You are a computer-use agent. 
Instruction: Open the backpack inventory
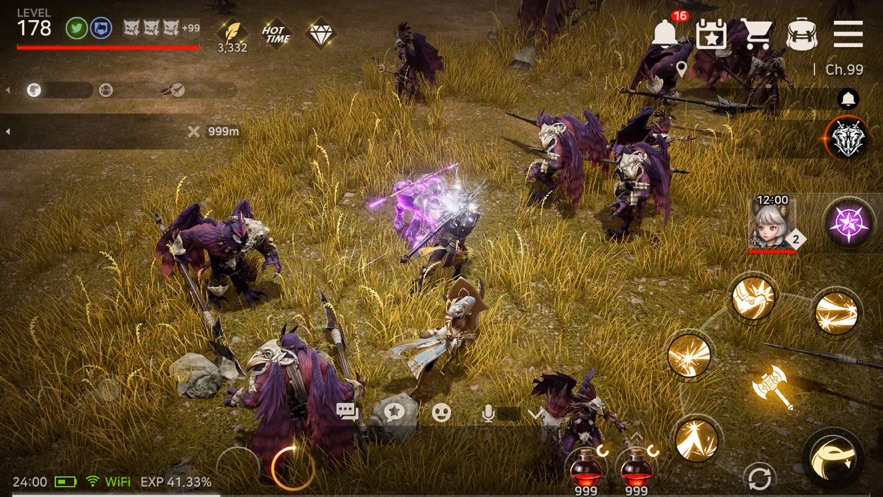coord(802,34)
